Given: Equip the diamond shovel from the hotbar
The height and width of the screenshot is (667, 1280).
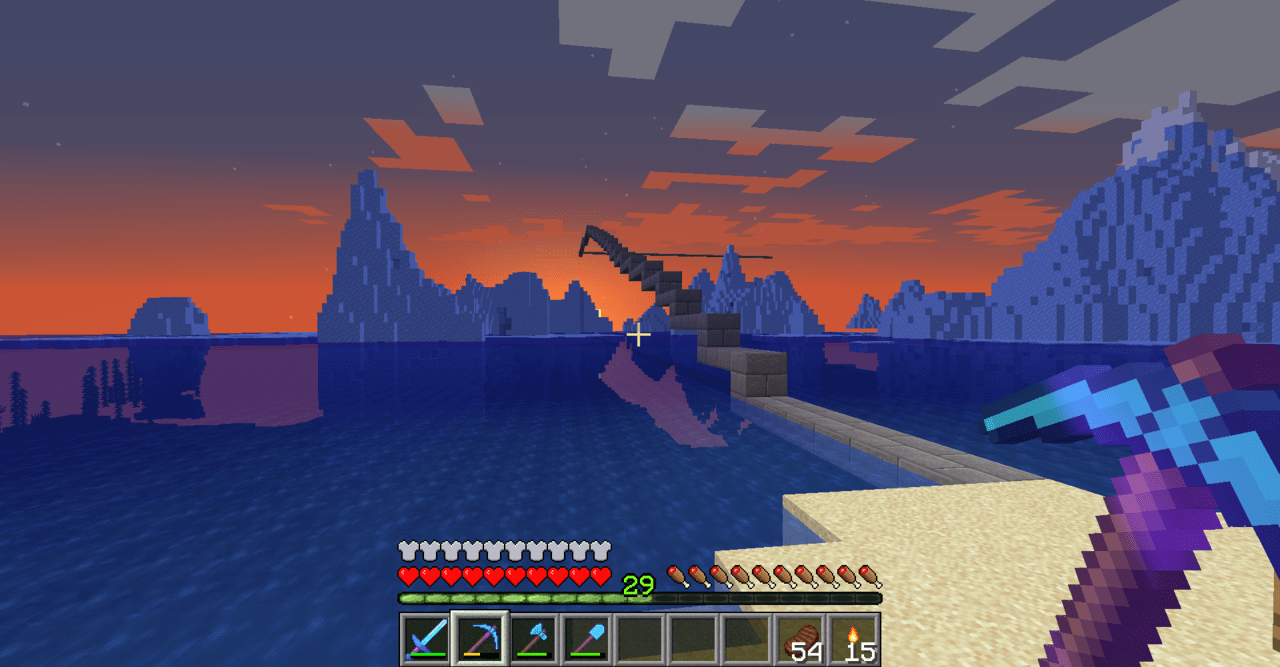Looking at the screenshot, I should [x=586, y=639].
